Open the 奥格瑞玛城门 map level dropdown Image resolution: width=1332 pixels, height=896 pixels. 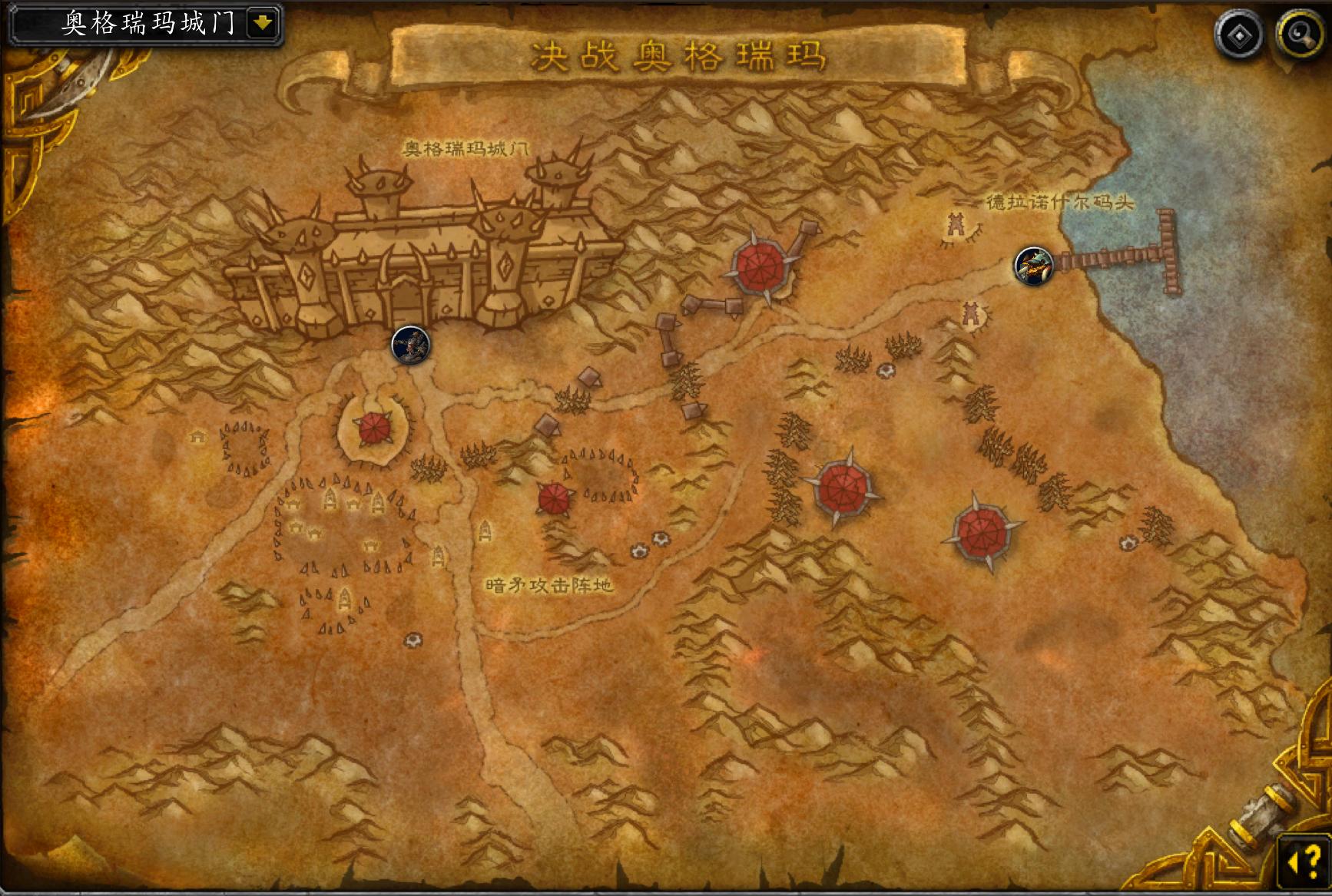263,24
